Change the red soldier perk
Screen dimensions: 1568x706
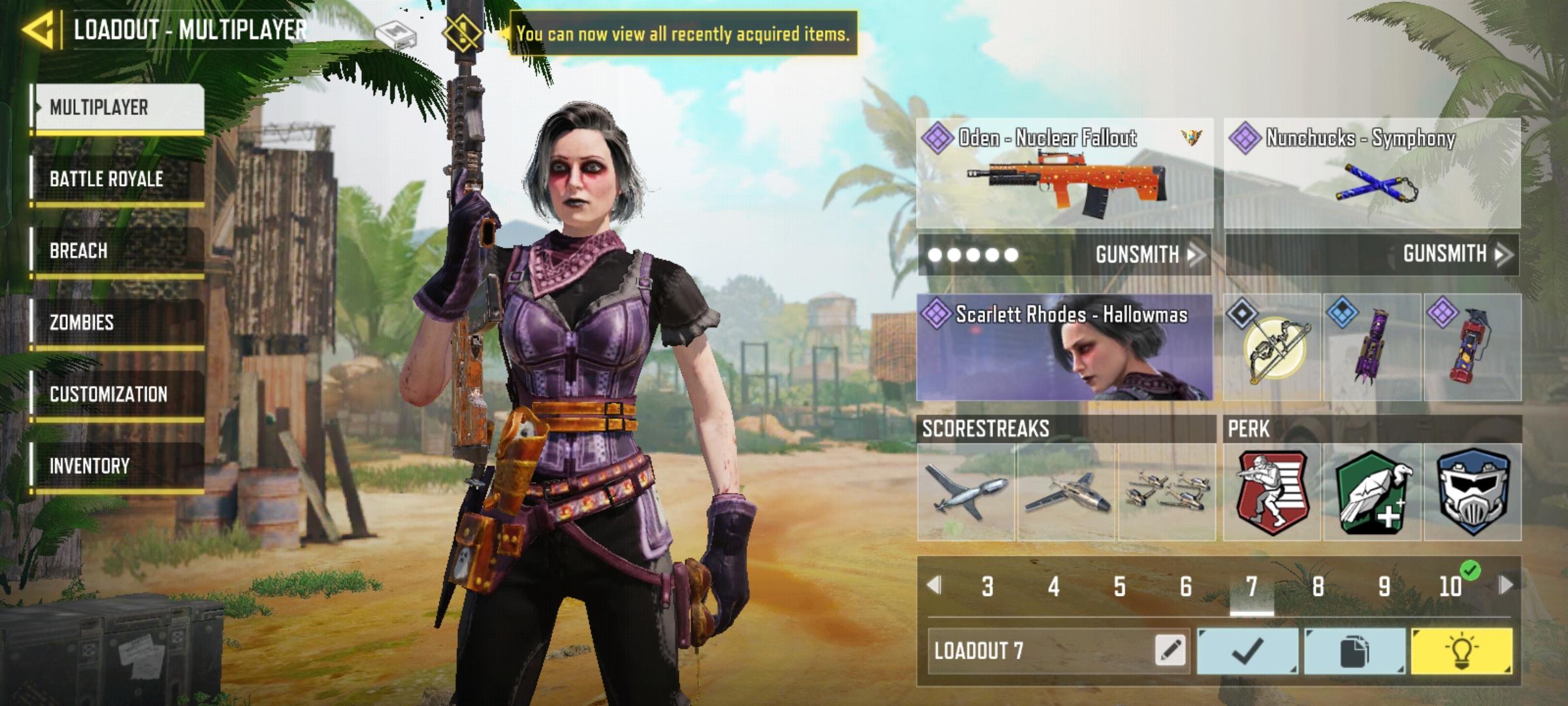click(x=1271, y=493)
